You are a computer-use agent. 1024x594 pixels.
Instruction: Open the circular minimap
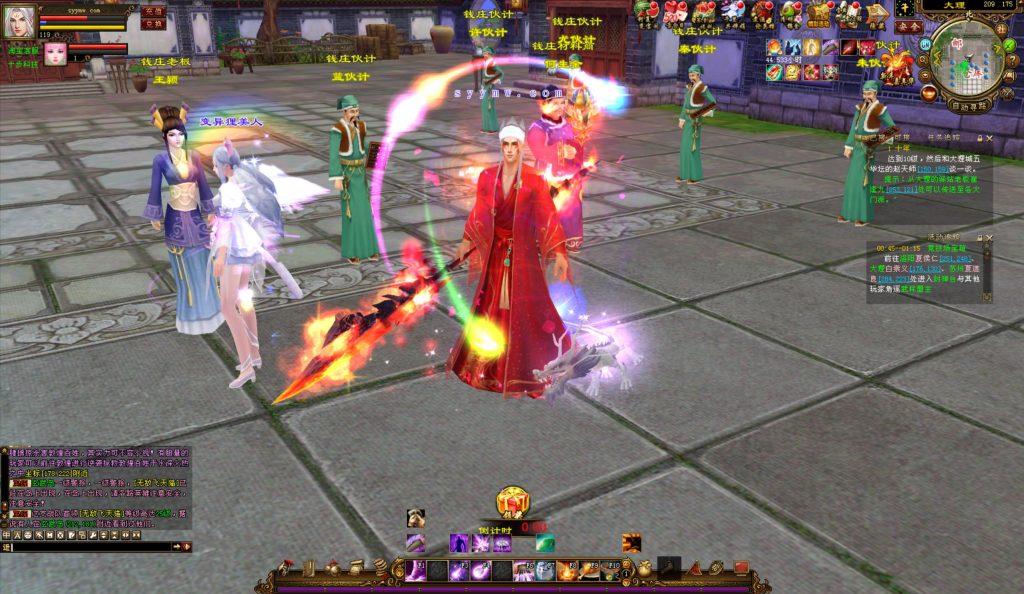tap(967, 57)
